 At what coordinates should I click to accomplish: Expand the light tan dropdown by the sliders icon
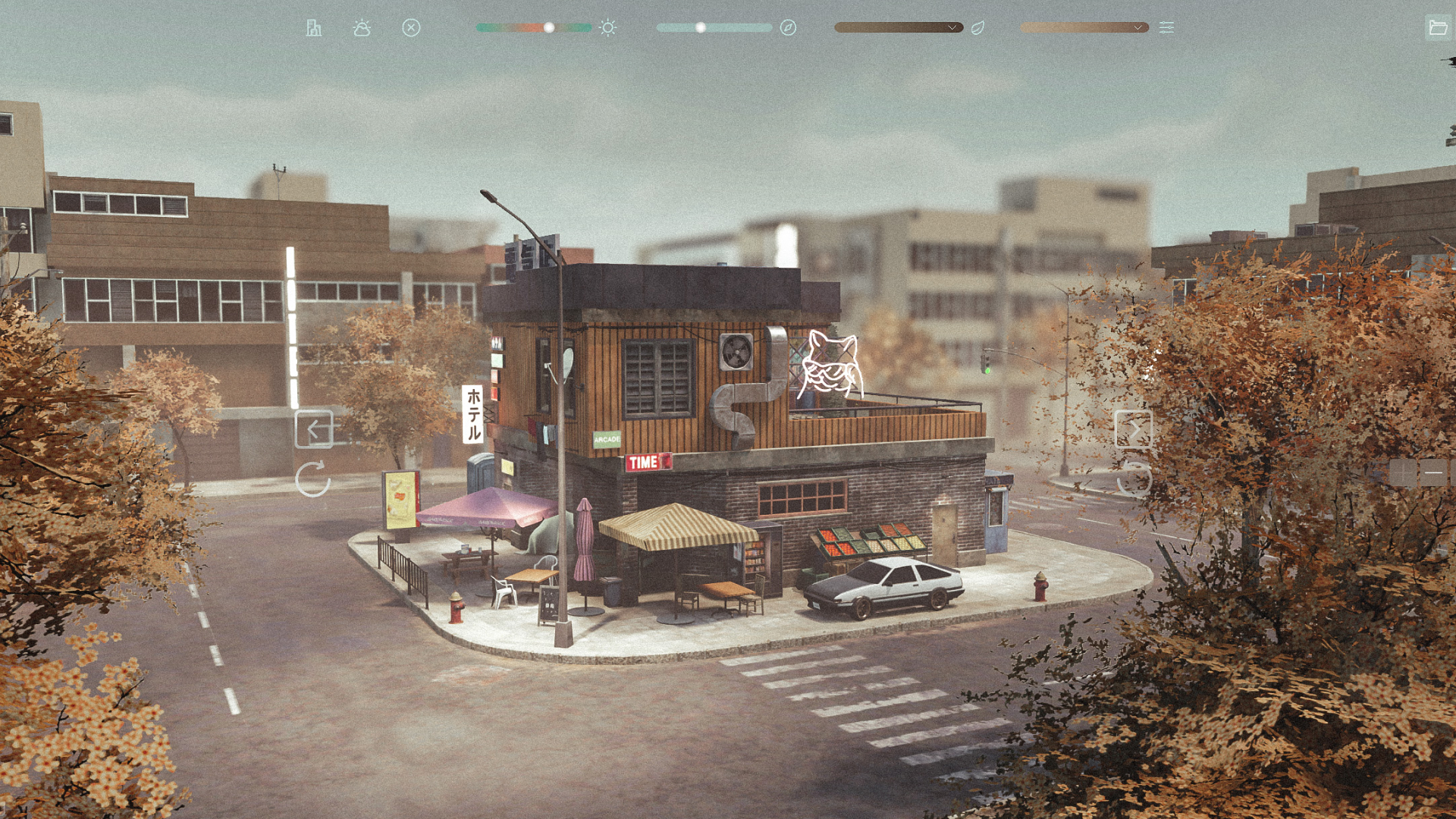1084,28
